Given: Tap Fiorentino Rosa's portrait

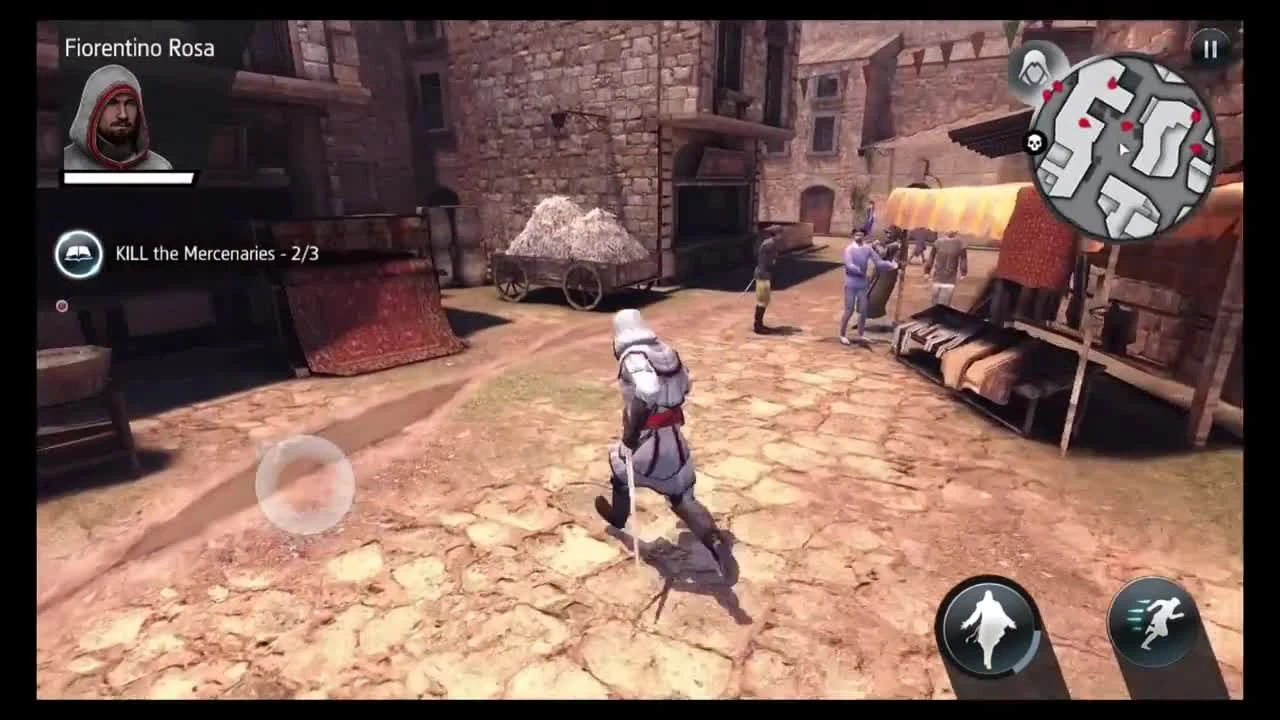Looking at the screenshot, I should [x=114, y=112].
